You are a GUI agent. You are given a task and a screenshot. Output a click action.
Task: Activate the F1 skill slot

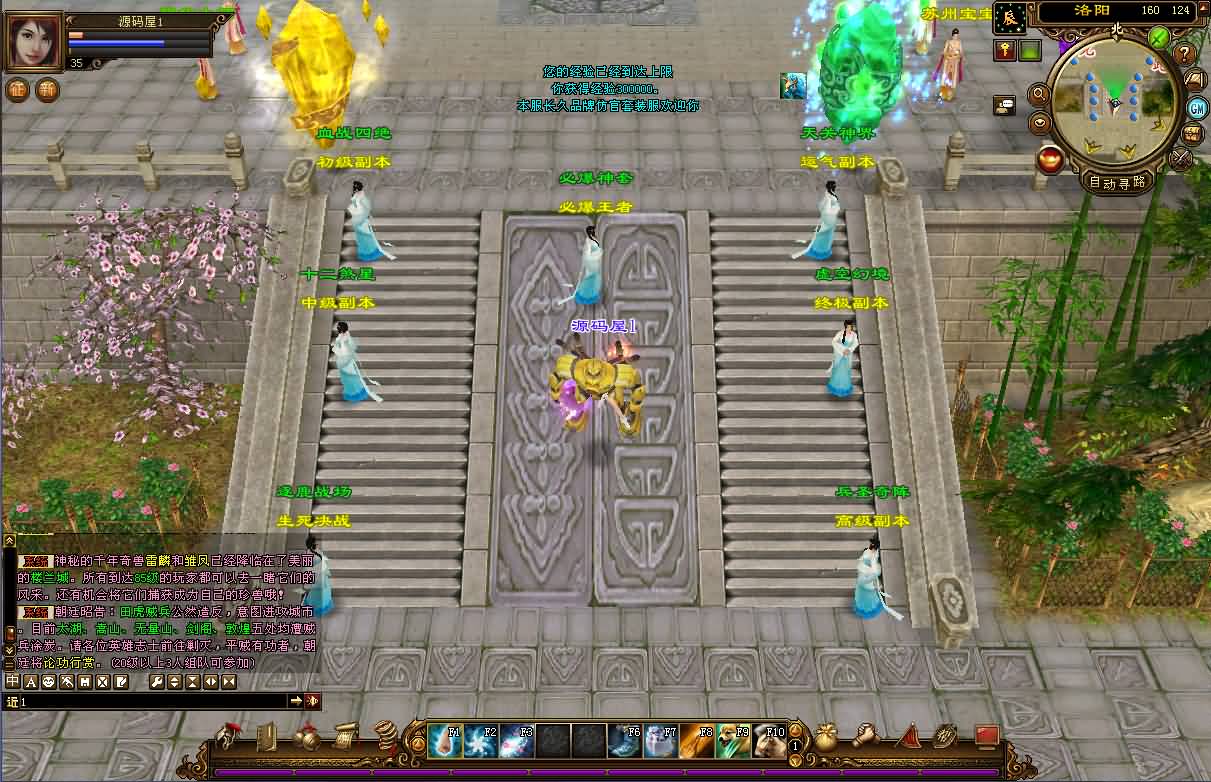coord(444,741)
